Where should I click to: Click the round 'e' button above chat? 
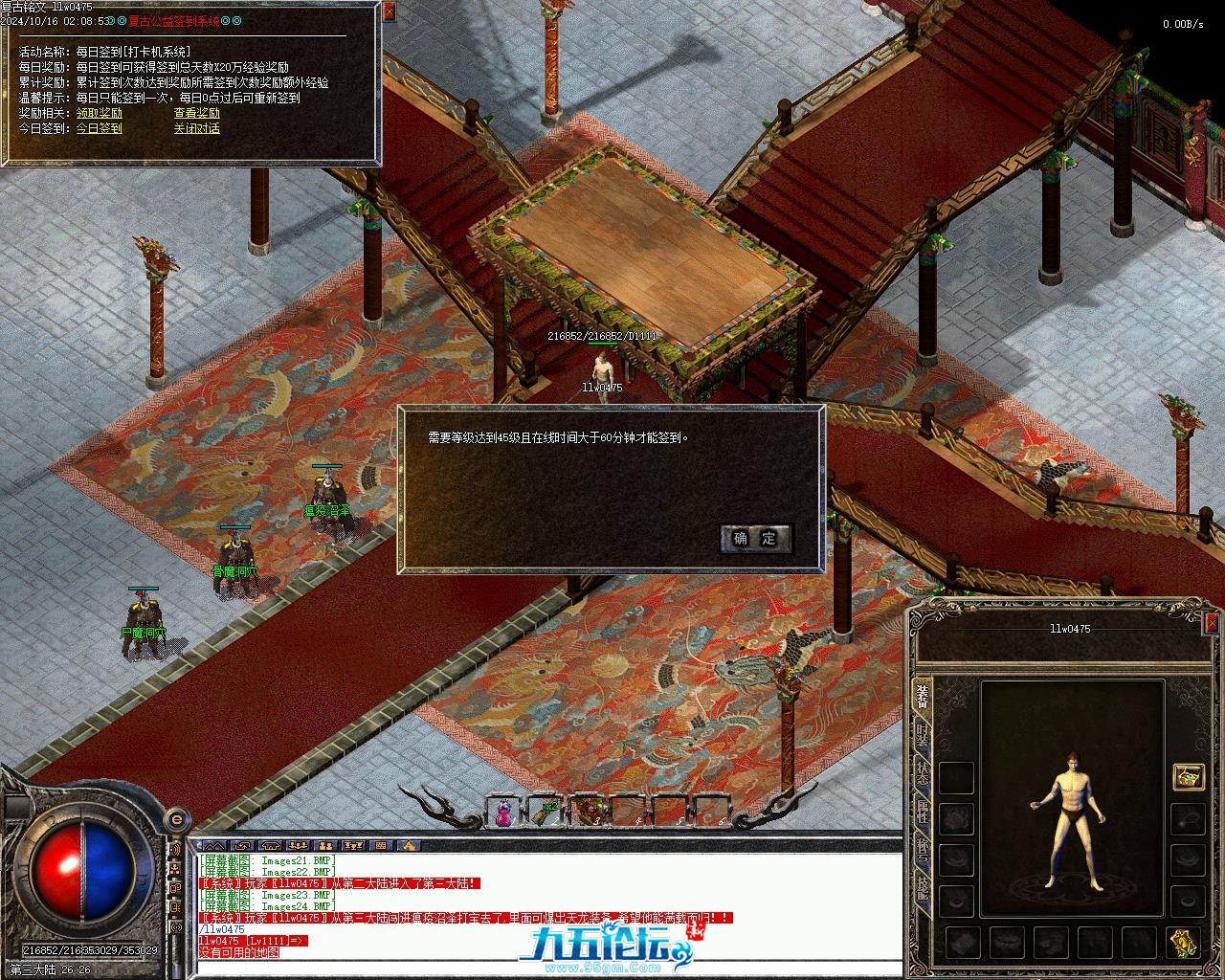[x=176, y=820]
